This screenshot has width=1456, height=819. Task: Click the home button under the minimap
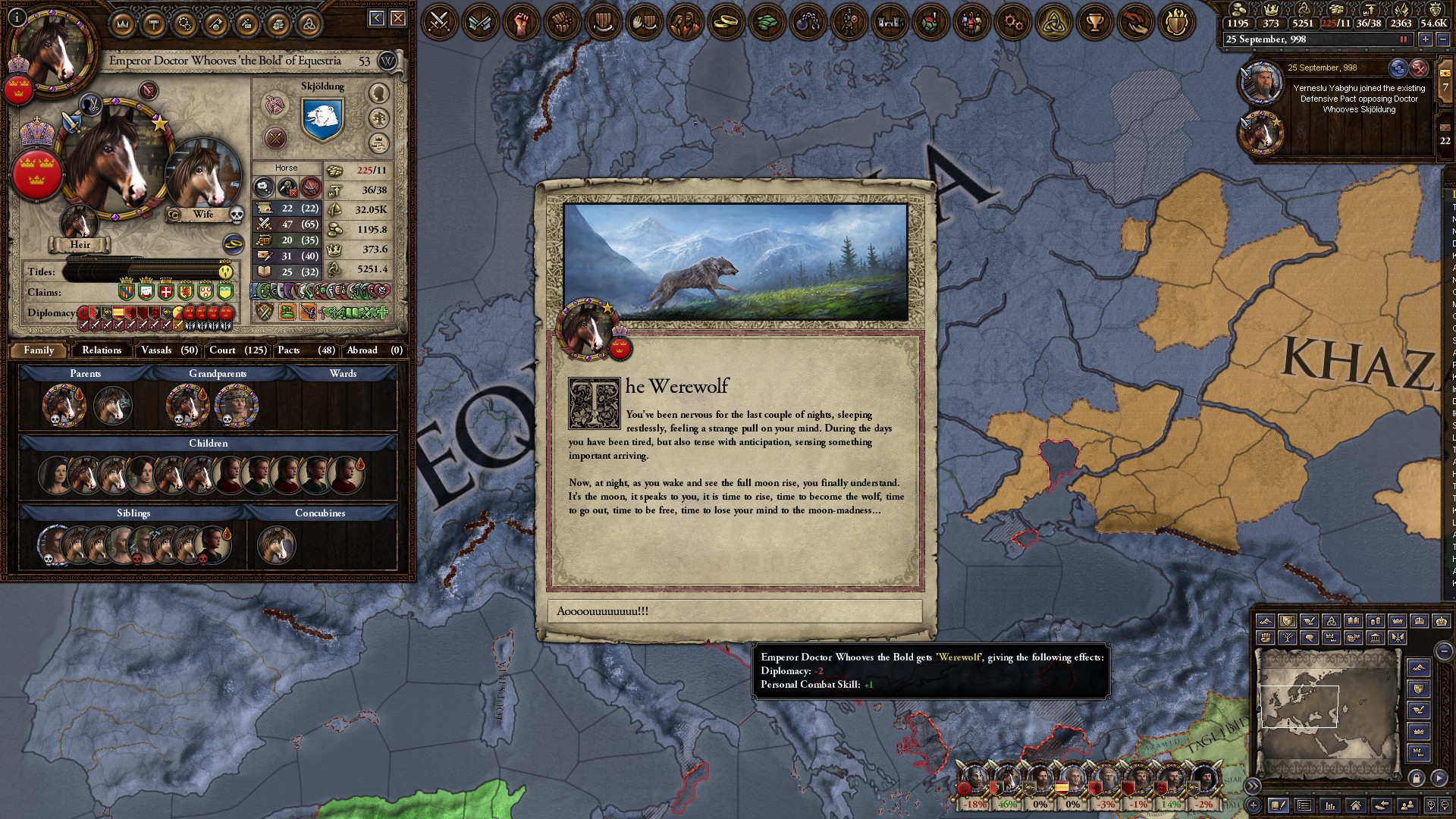point(1355,805)
